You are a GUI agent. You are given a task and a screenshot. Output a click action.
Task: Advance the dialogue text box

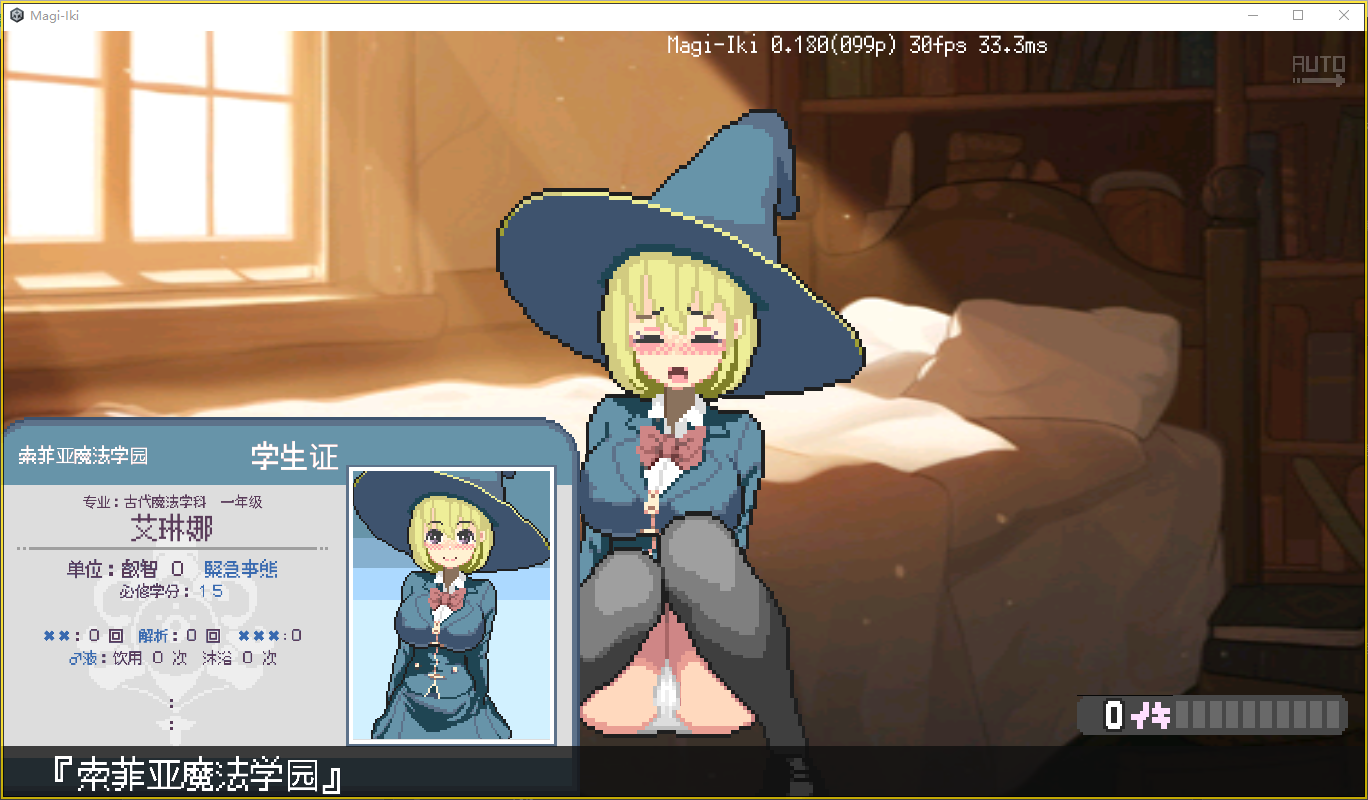[684, 773]
